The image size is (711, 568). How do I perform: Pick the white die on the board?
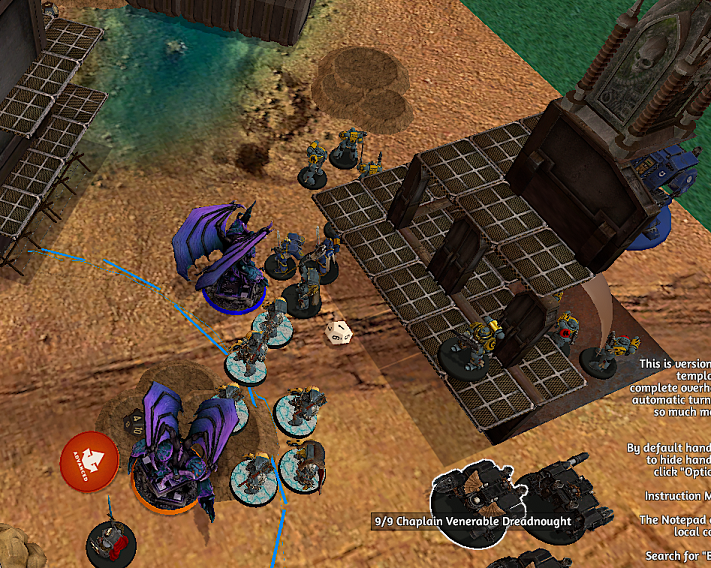pyautogui.click(x=336, y=333)
